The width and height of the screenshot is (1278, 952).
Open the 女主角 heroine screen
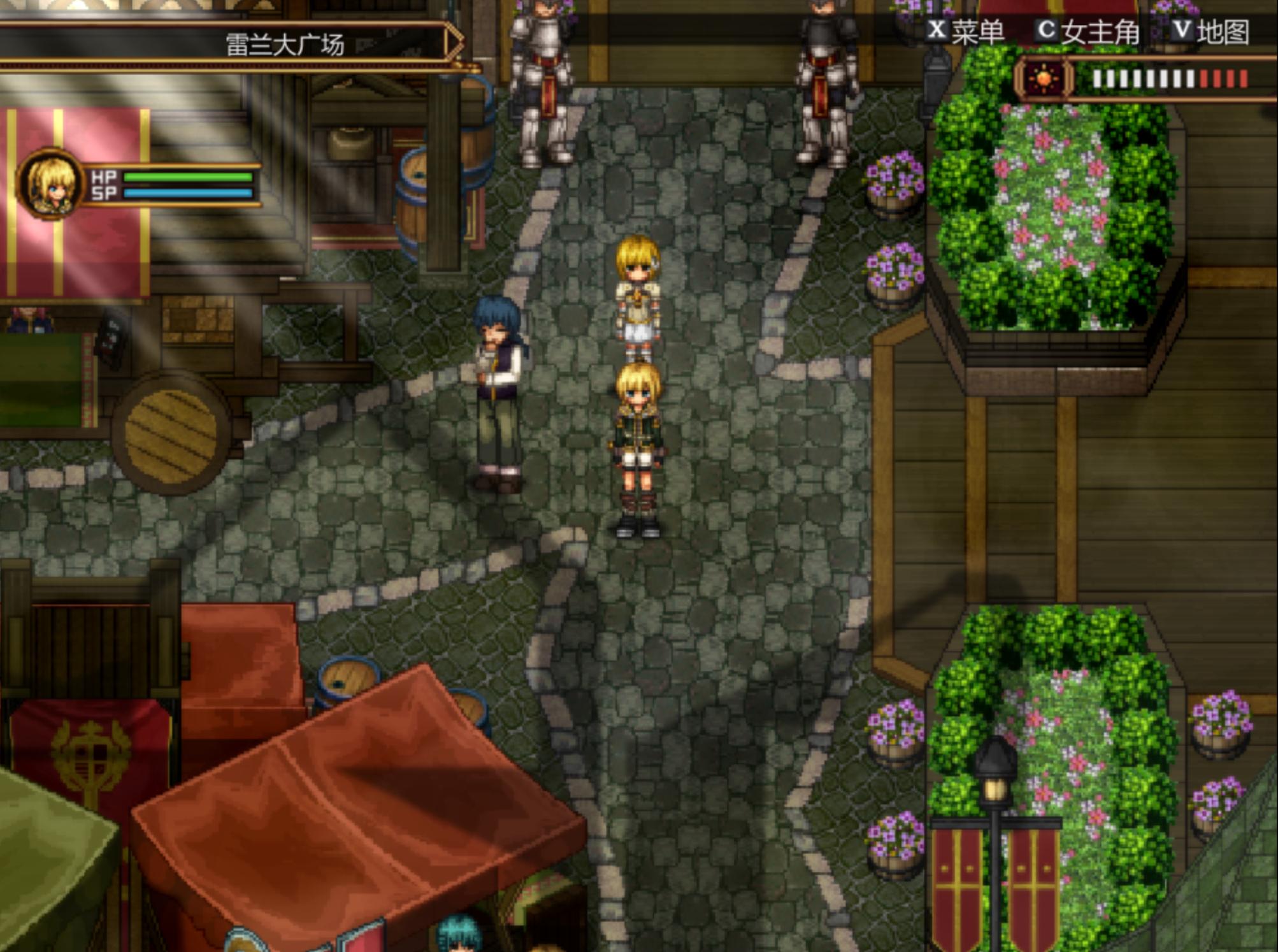[x=1089, y=31]
